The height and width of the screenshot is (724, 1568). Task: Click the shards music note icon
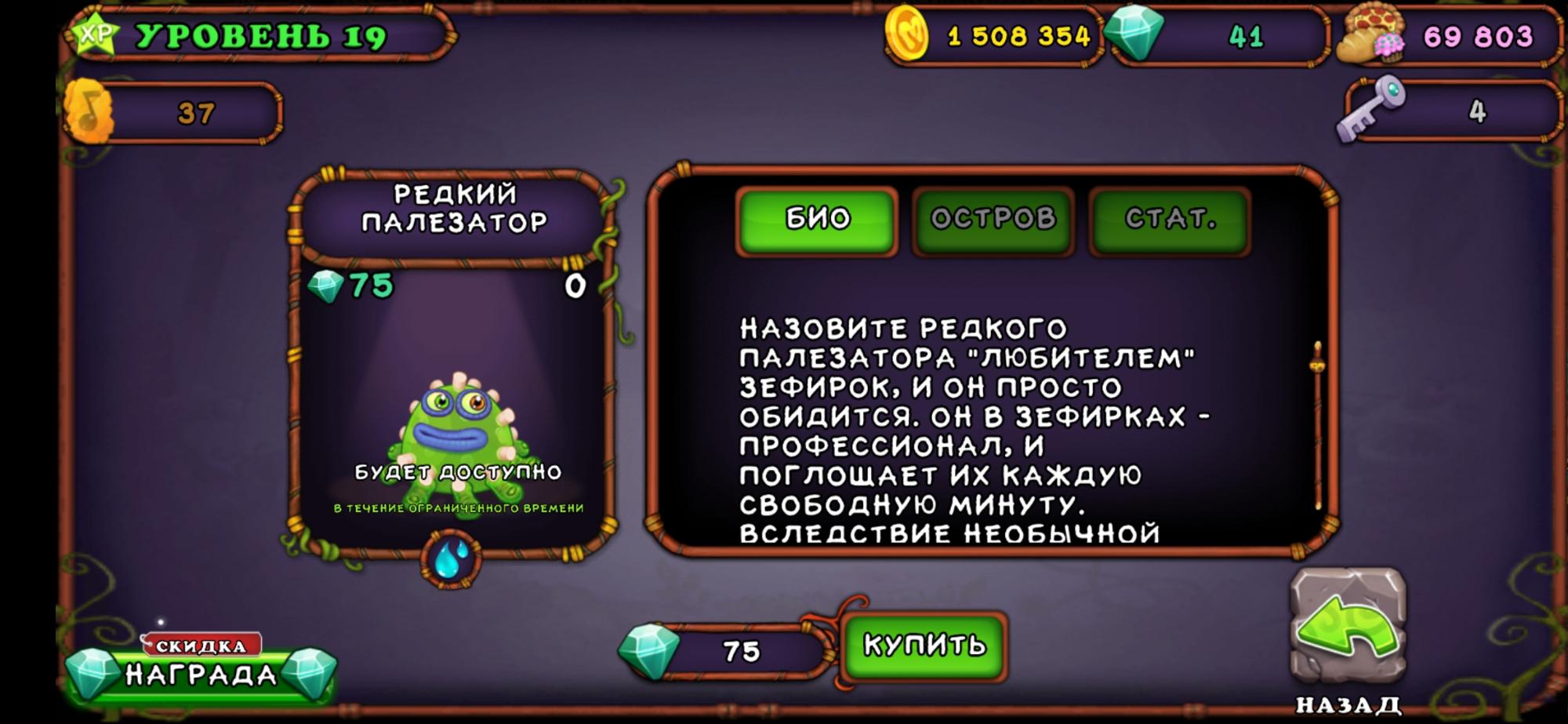coord(90,110)
